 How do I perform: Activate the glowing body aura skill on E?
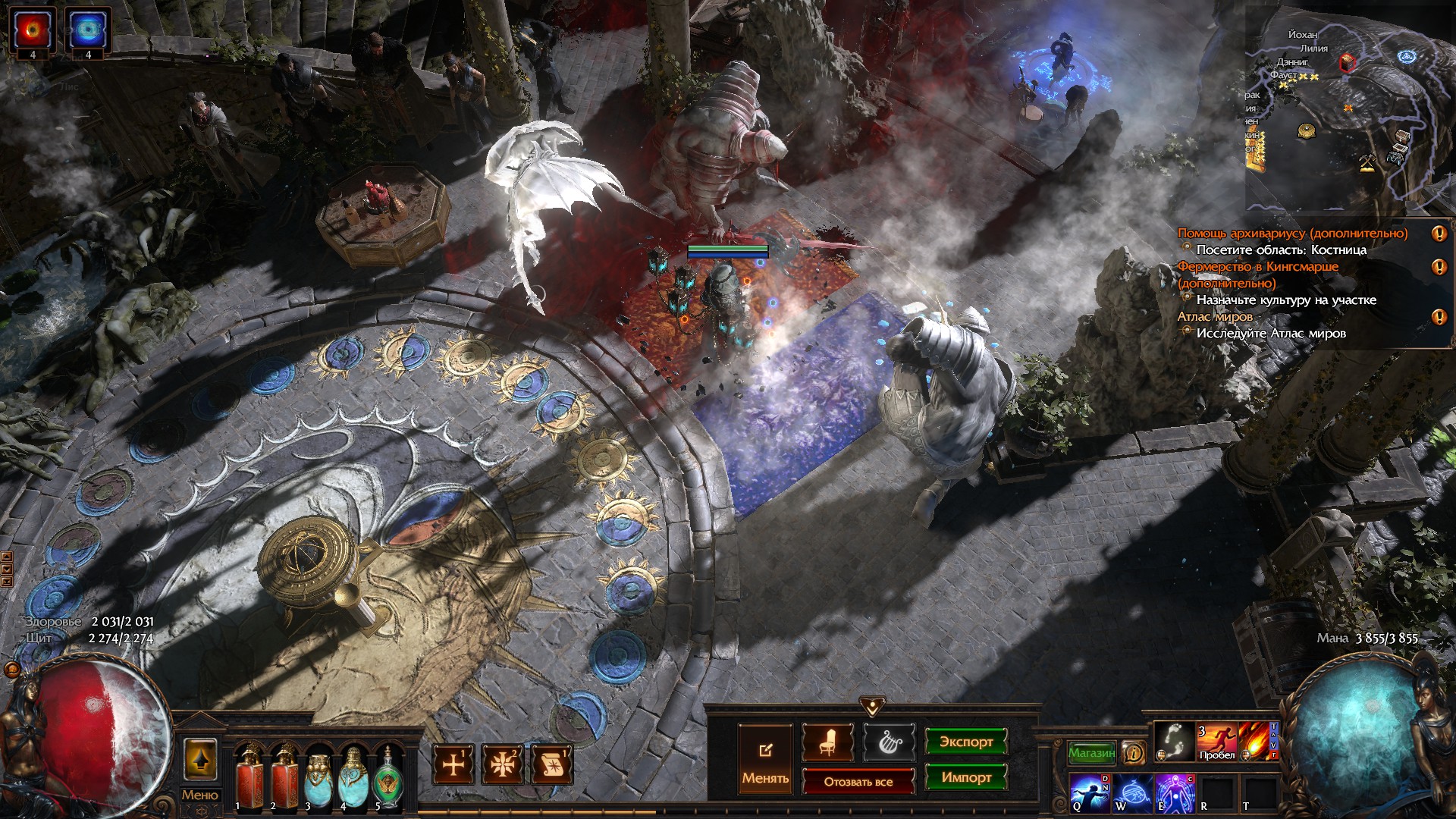click(x=1175, y=792)
